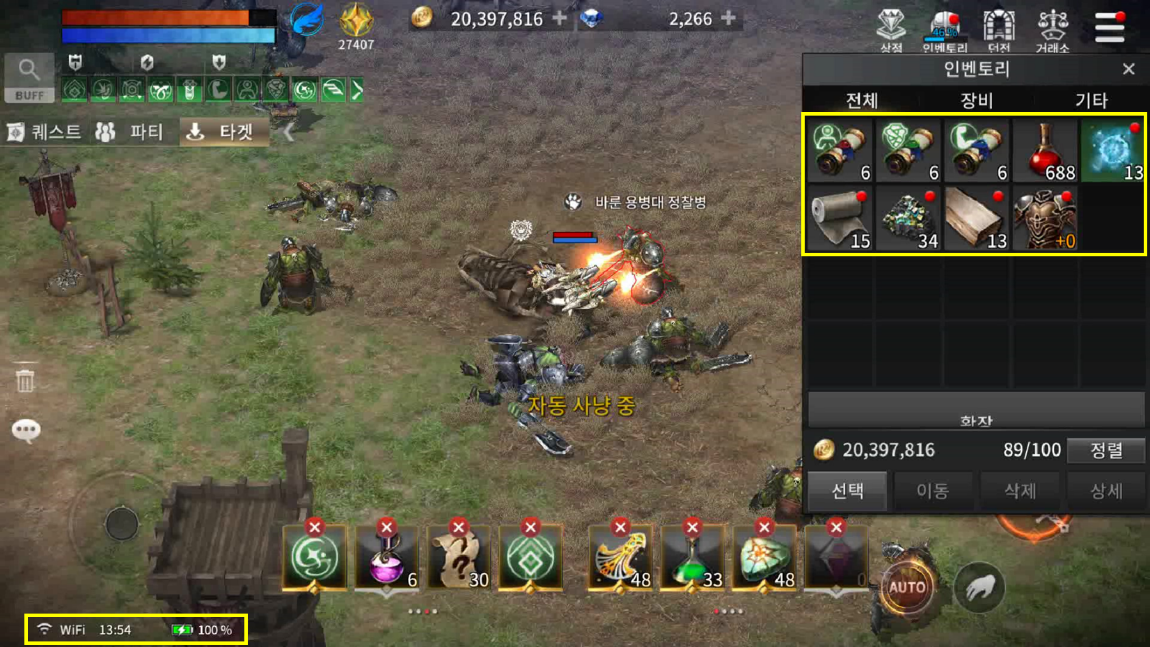
Task: Switch to the 장비 equipment tab
Action: point(976,100)
